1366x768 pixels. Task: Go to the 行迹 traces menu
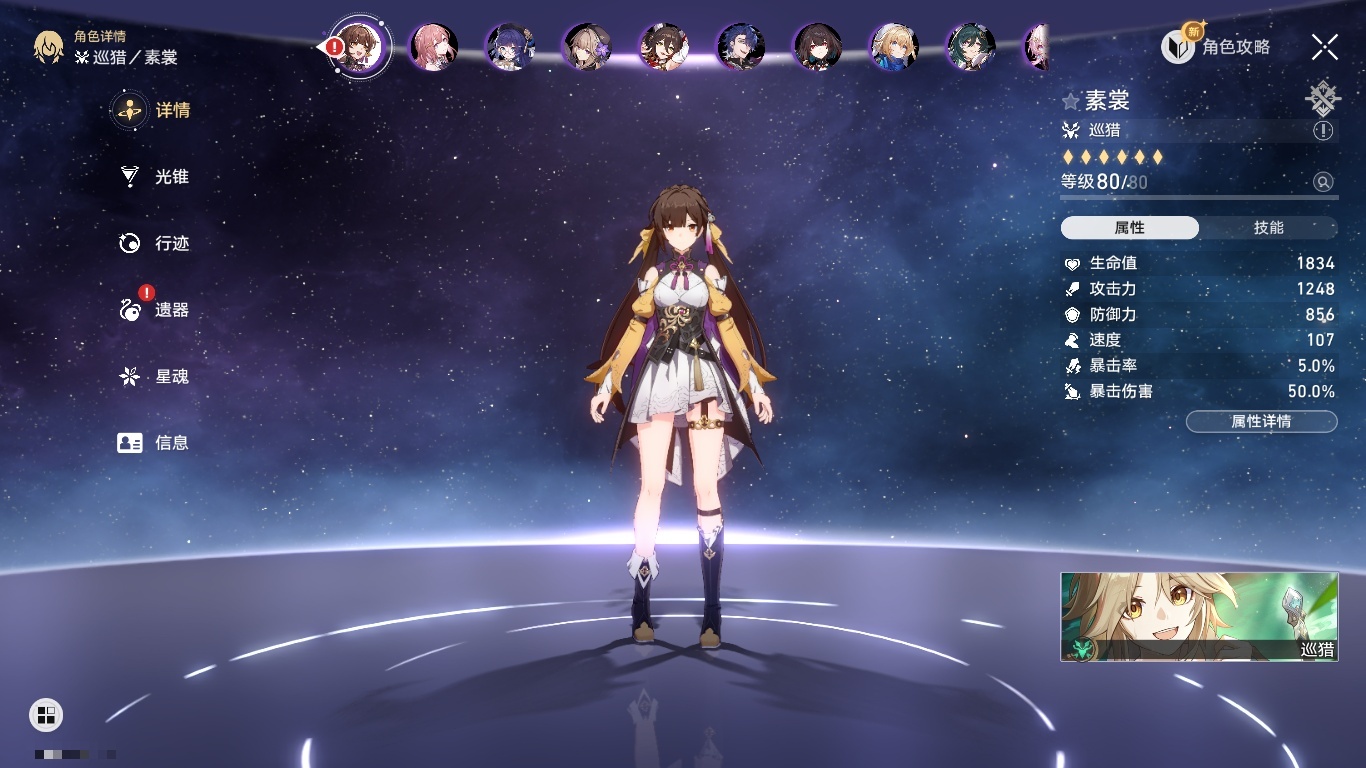[153, 243]
